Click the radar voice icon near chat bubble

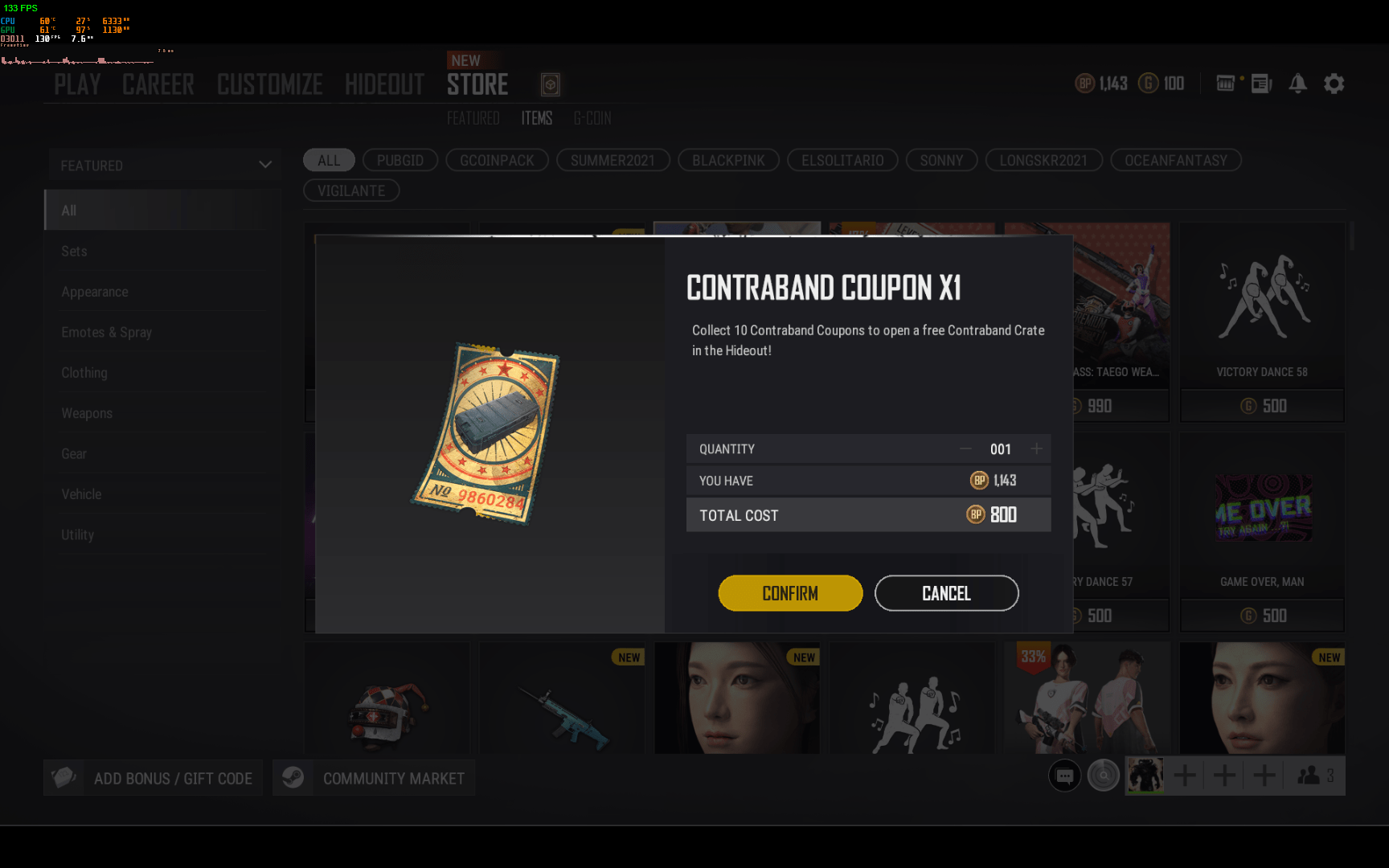click(x=1104, y=775)
